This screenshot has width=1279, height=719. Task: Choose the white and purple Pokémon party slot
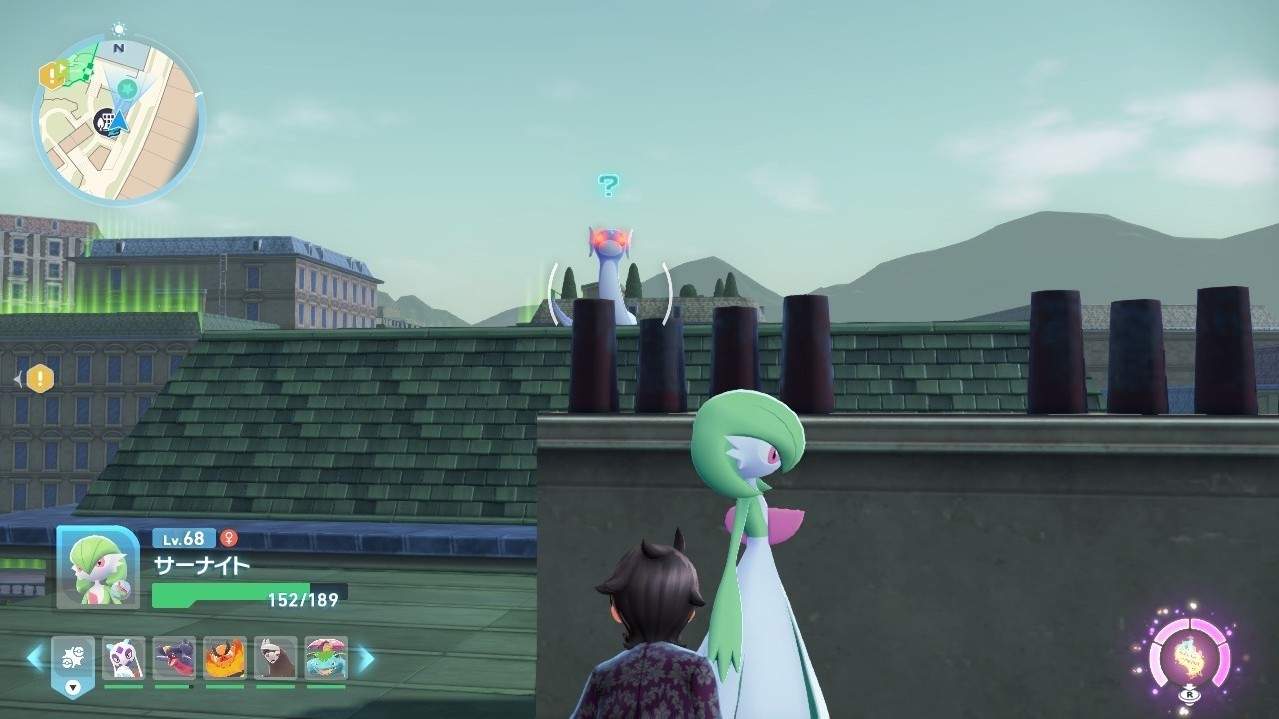pyautogui.click(x=123, y=658)
